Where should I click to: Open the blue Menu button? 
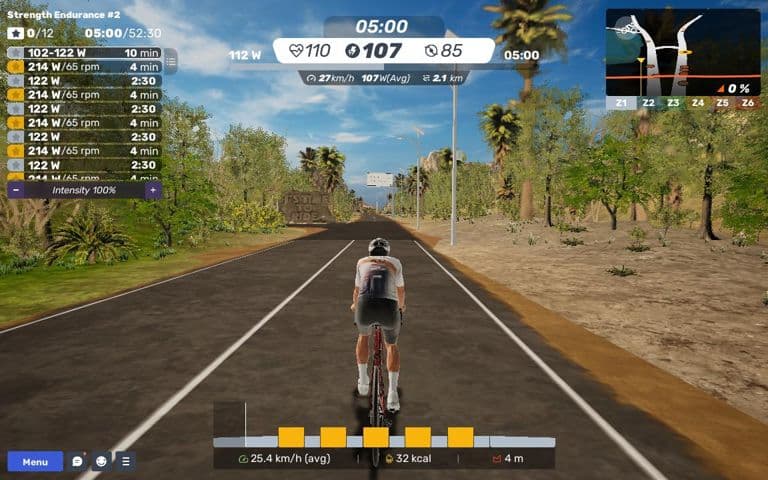point(35,462)
